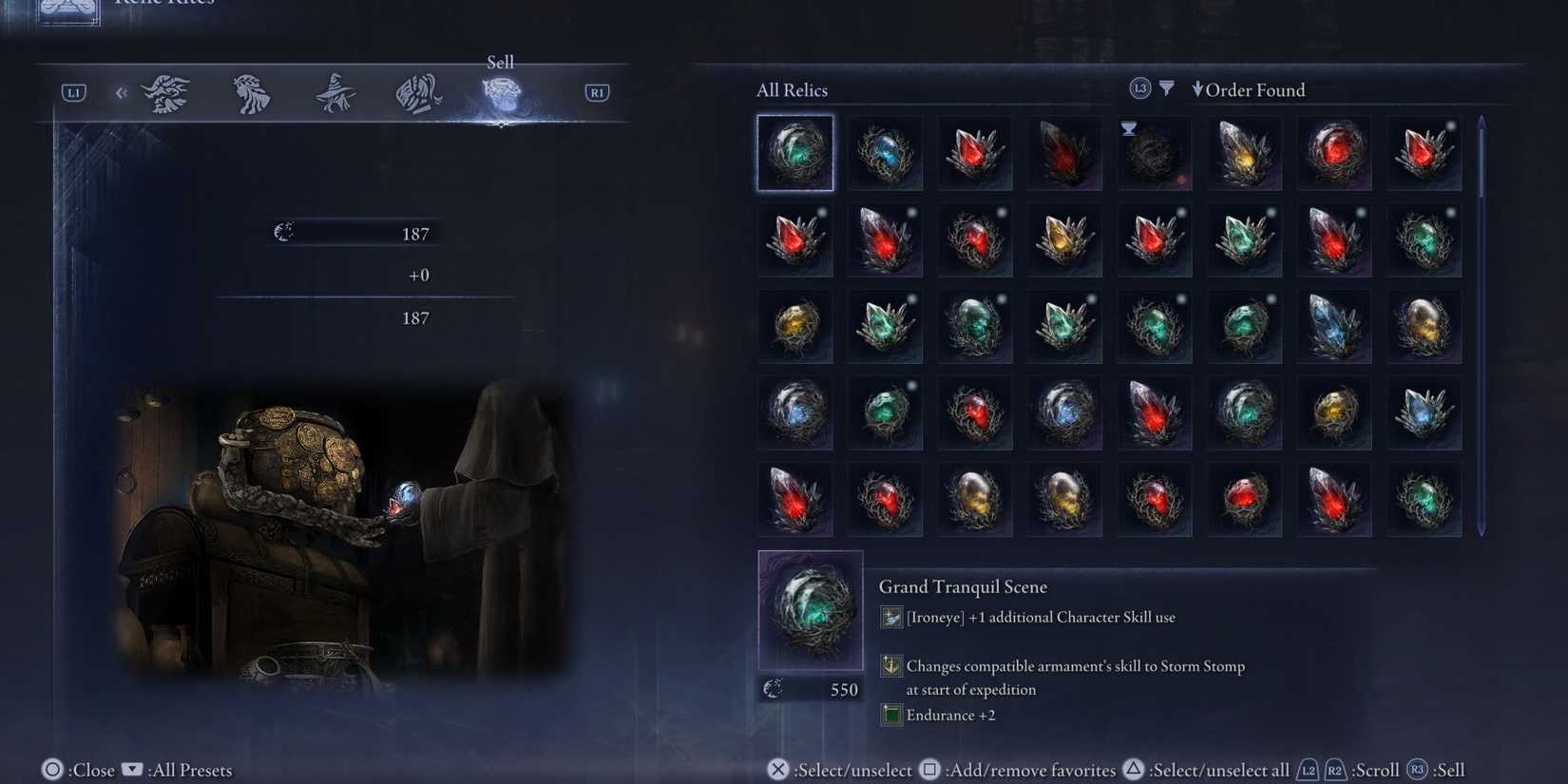The height and width of the screenshot is (784, 1568).
Task: Open the relic filter funnel icon
Action: [x=1167, y=88]
